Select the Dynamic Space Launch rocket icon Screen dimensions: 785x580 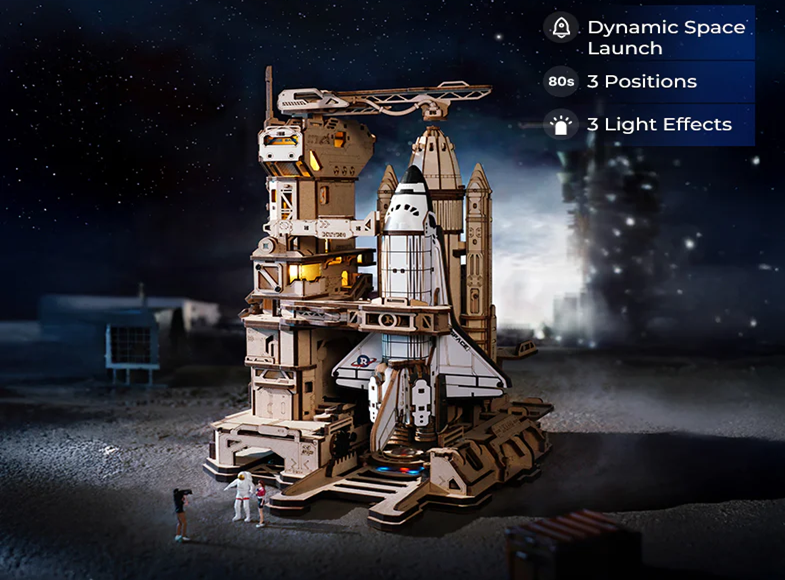(561, 28)
